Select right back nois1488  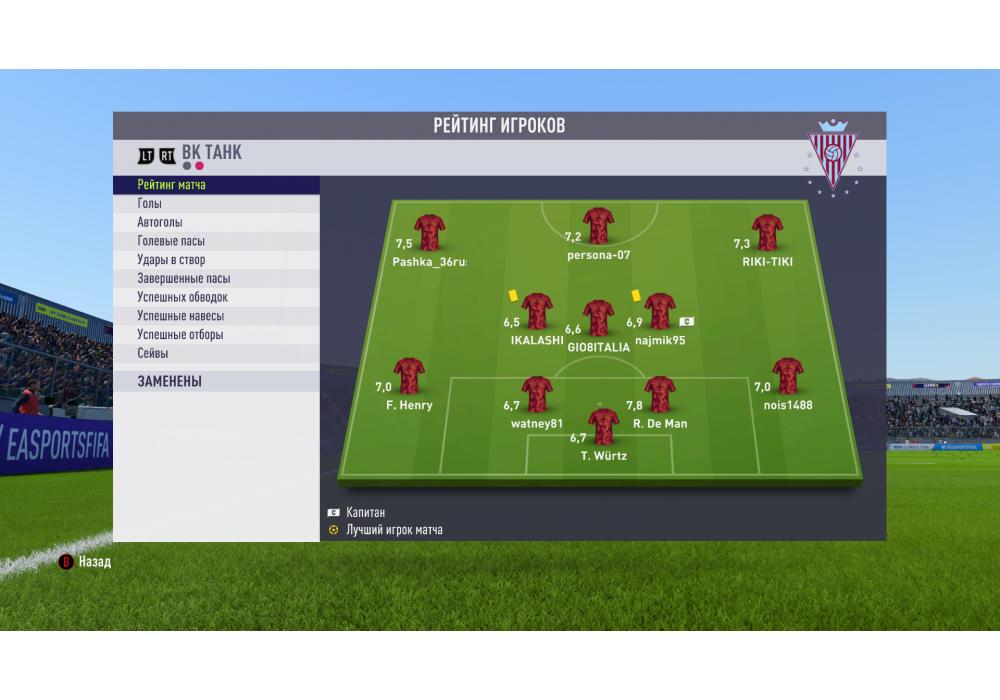coord(788,376)
